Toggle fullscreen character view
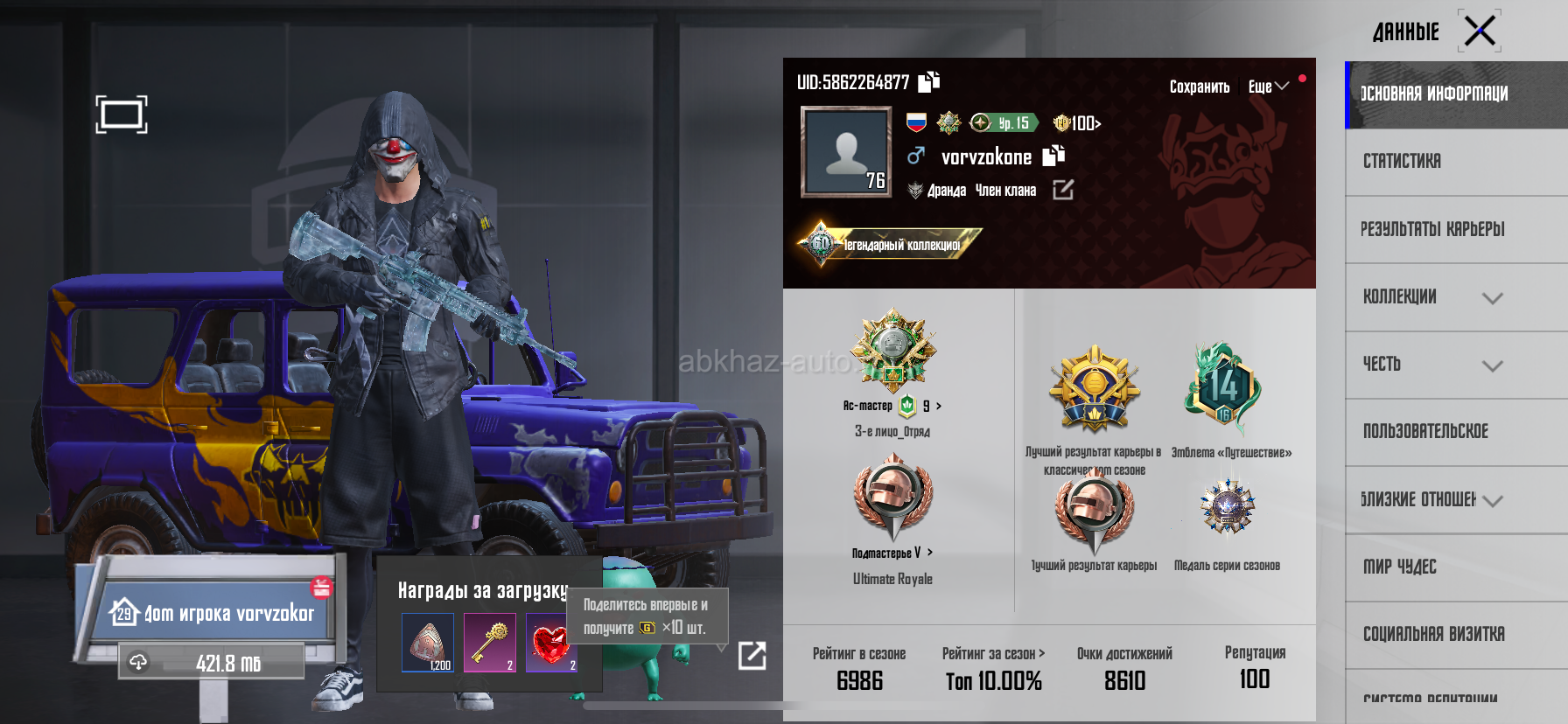Image resolution: width=1568 pixels, height=724 pixels. click(x=122, y=115)
